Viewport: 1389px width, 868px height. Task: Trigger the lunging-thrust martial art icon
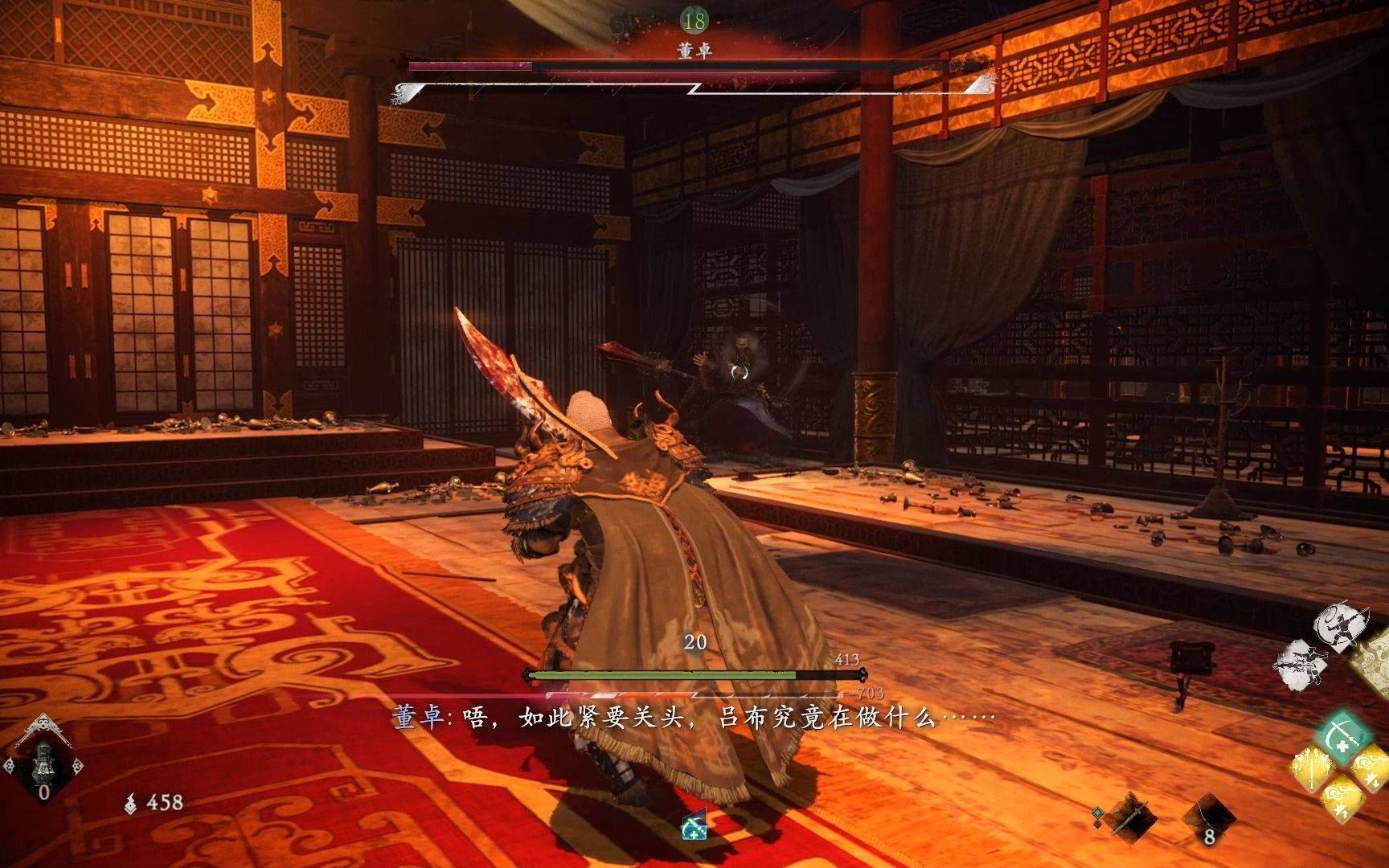[x=1302, y=665]
